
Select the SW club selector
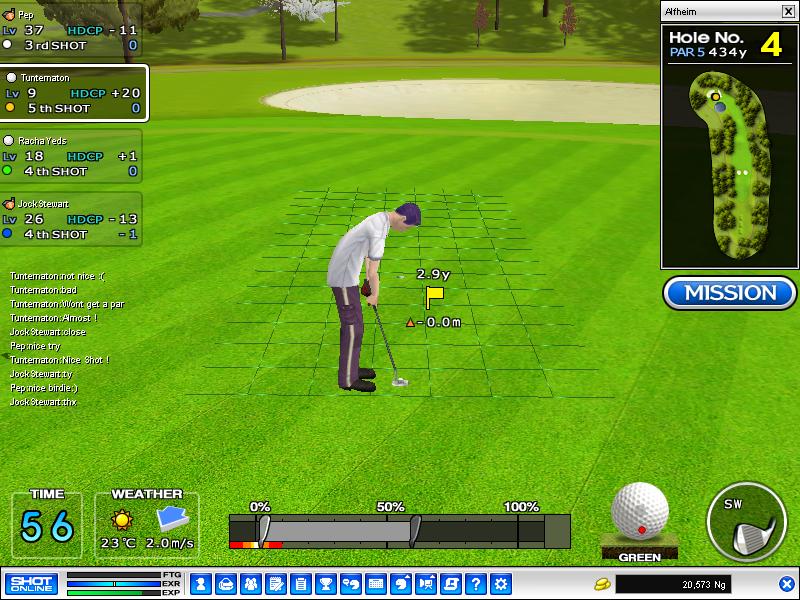[x=748, y=522]
